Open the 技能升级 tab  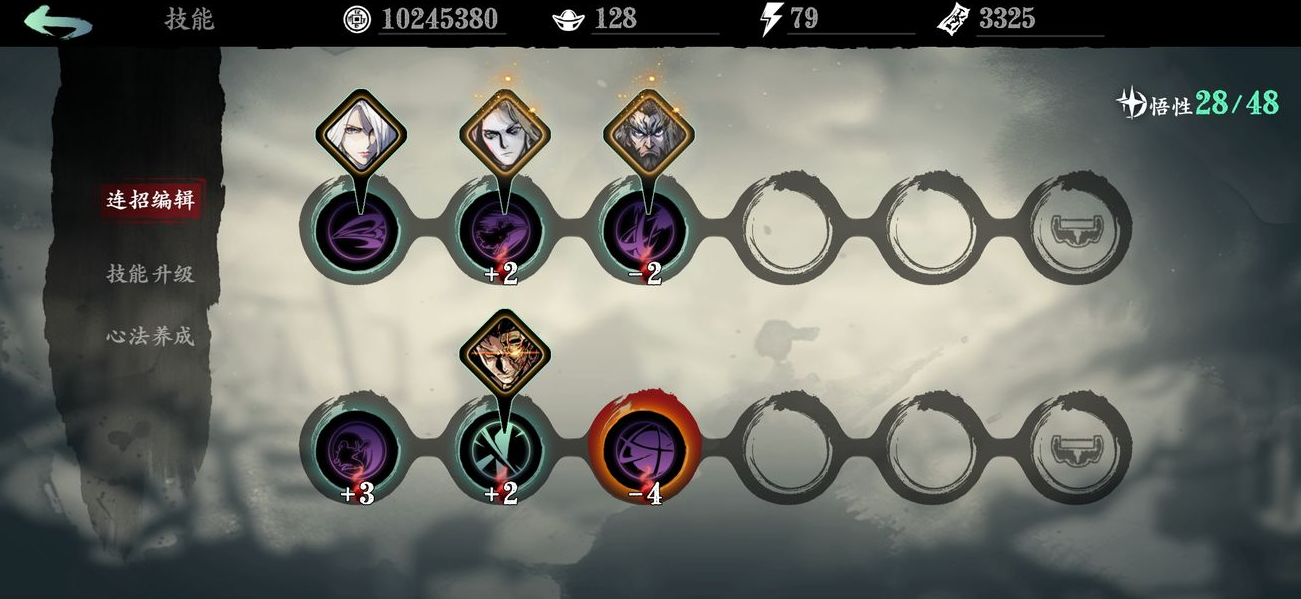[x=150, y=273]
